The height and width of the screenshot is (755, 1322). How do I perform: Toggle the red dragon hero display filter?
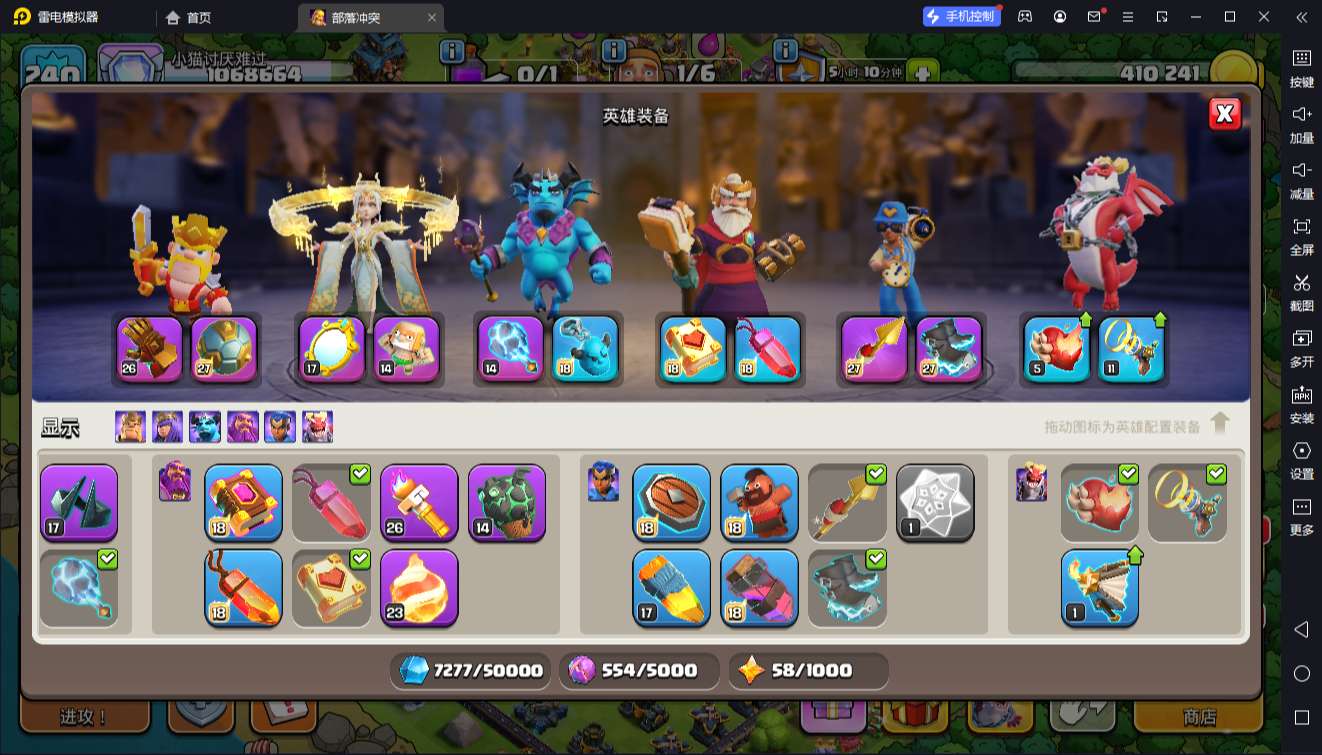pos(318,427)
